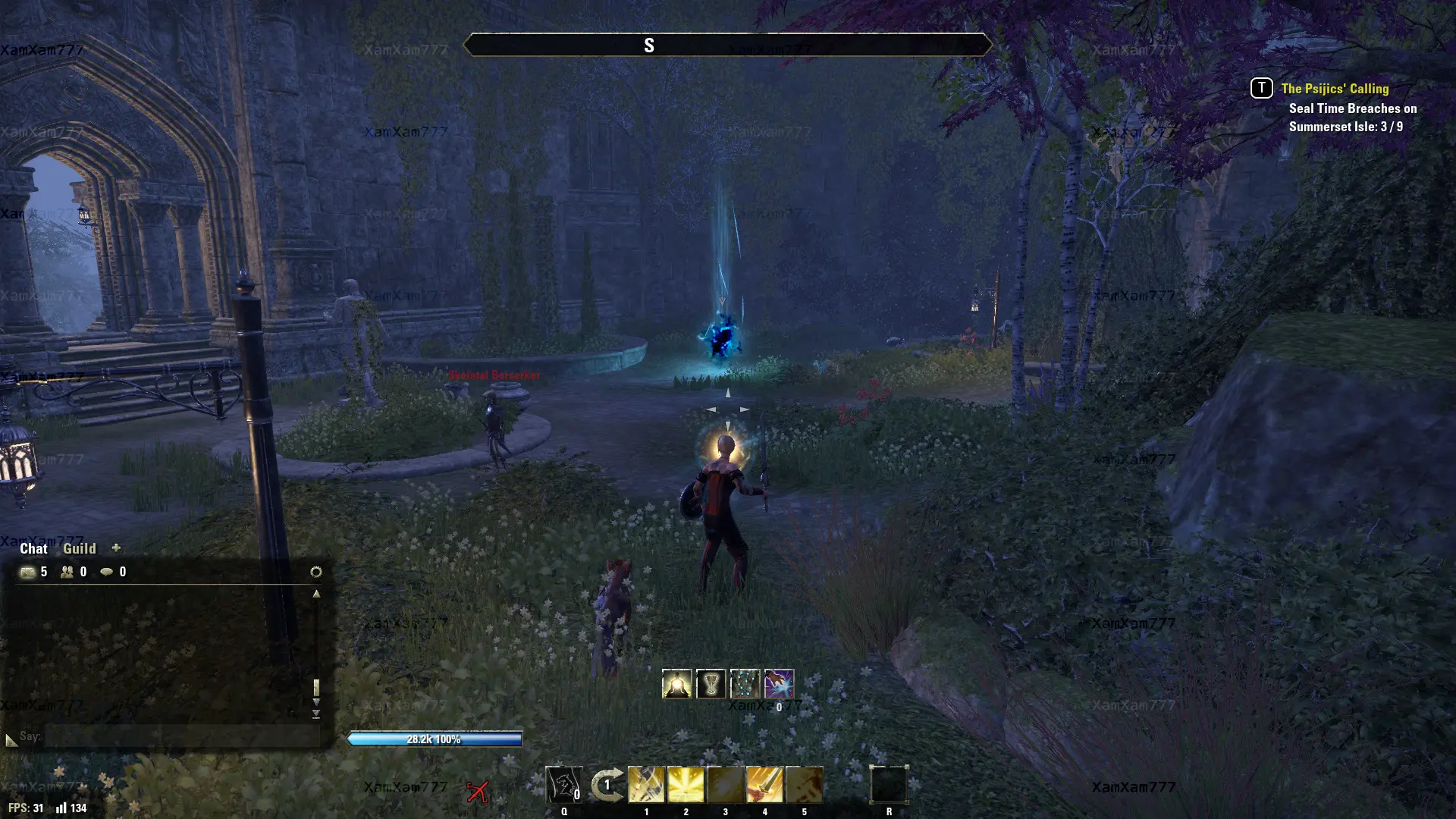Inspect the meditating figure buff icon
Viewport: 1456px width, 819px height.
(676, 684)
